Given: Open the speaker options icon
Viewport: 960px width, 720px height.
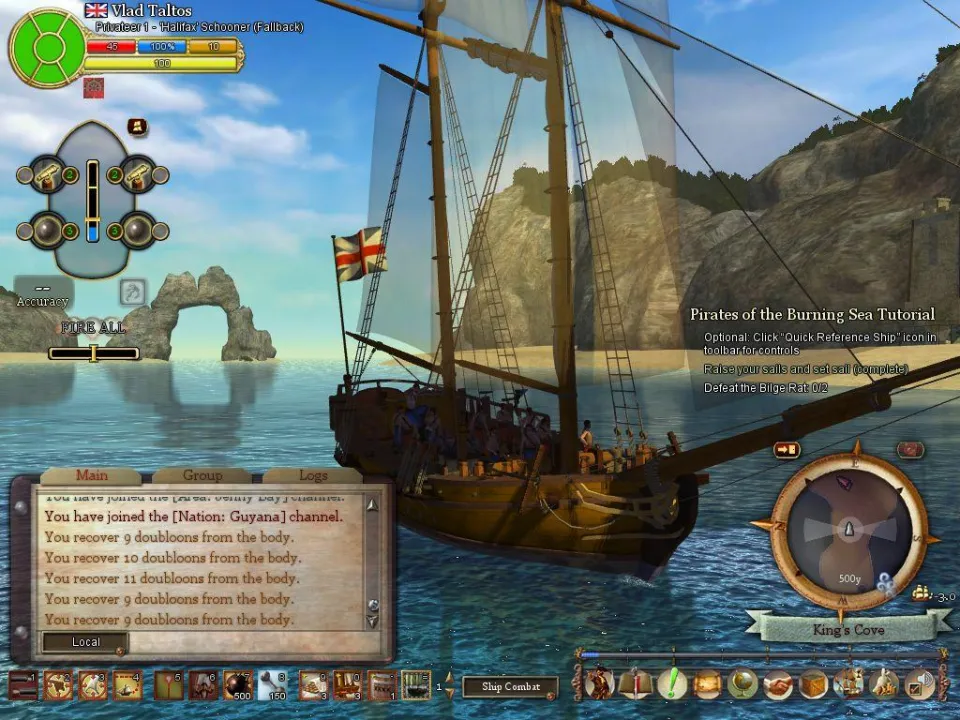Looking at the screenshot, I should 919,684.
